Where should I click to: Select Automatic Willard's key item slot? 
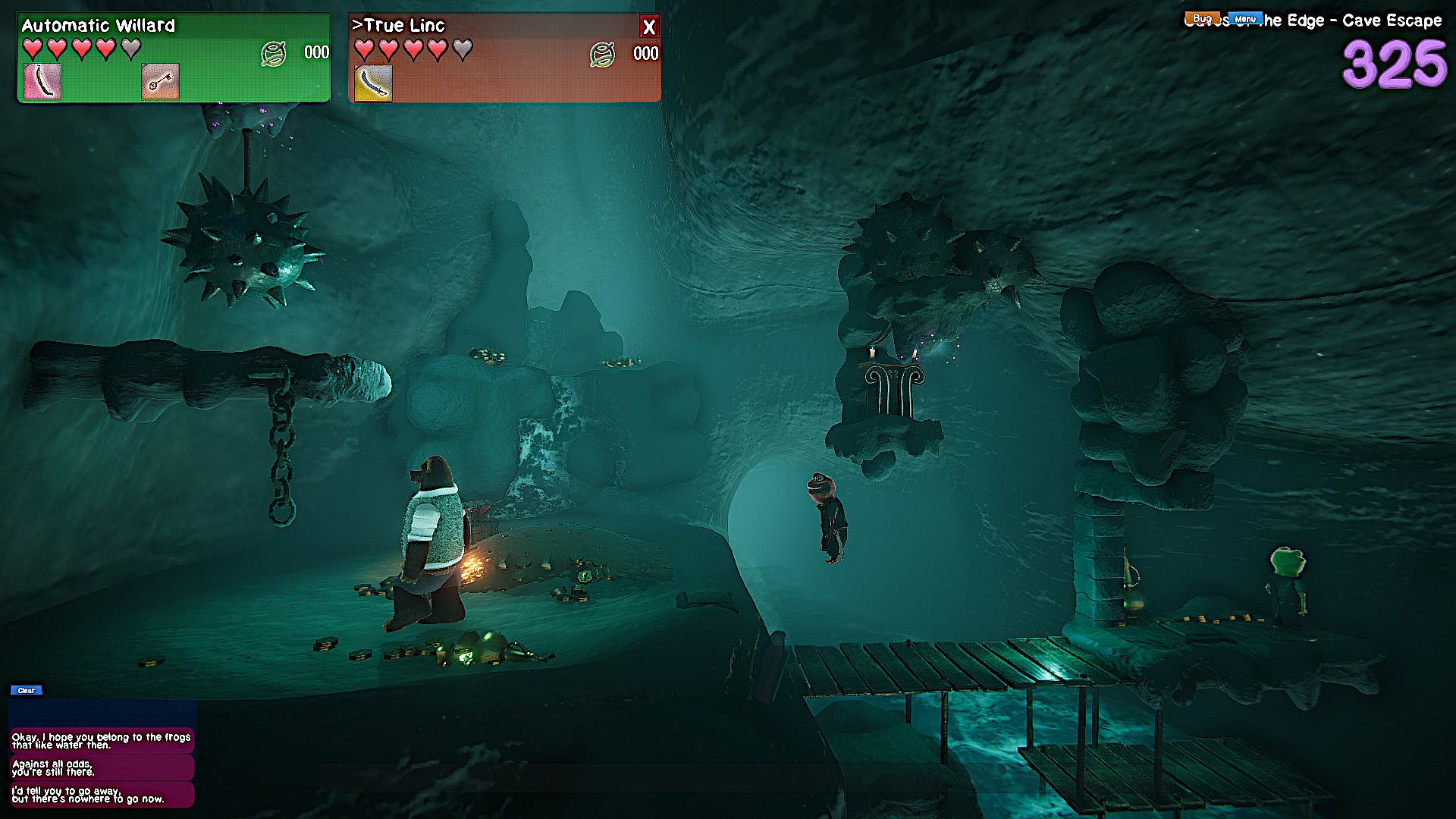pos(161,82)
